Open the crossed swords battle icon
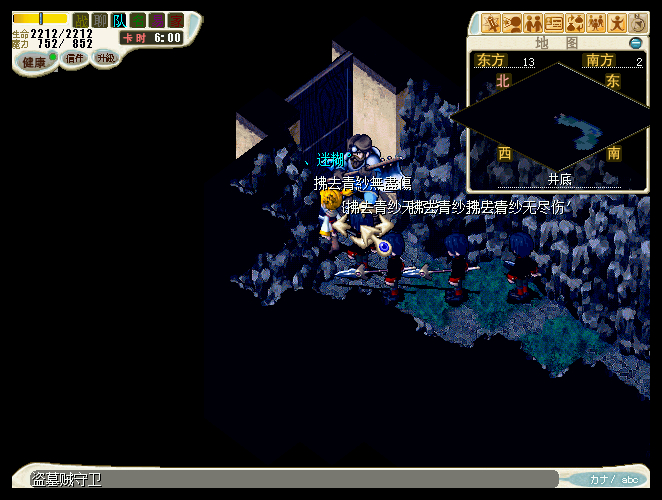Image resolution: width=662 pixels, height=500 pixels. pos(491,22)
